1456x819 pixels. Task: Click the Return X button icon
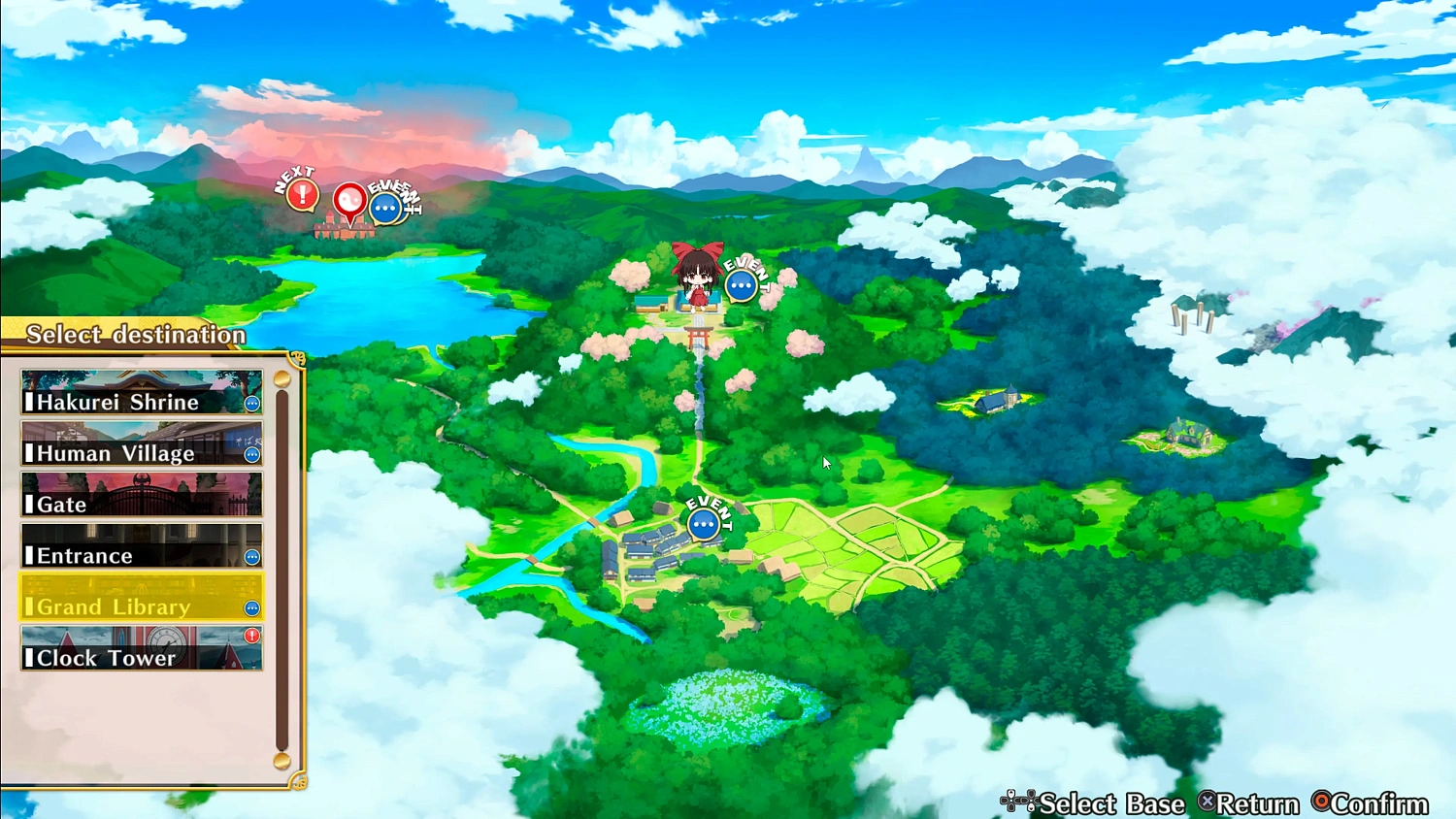point(1208,803)
